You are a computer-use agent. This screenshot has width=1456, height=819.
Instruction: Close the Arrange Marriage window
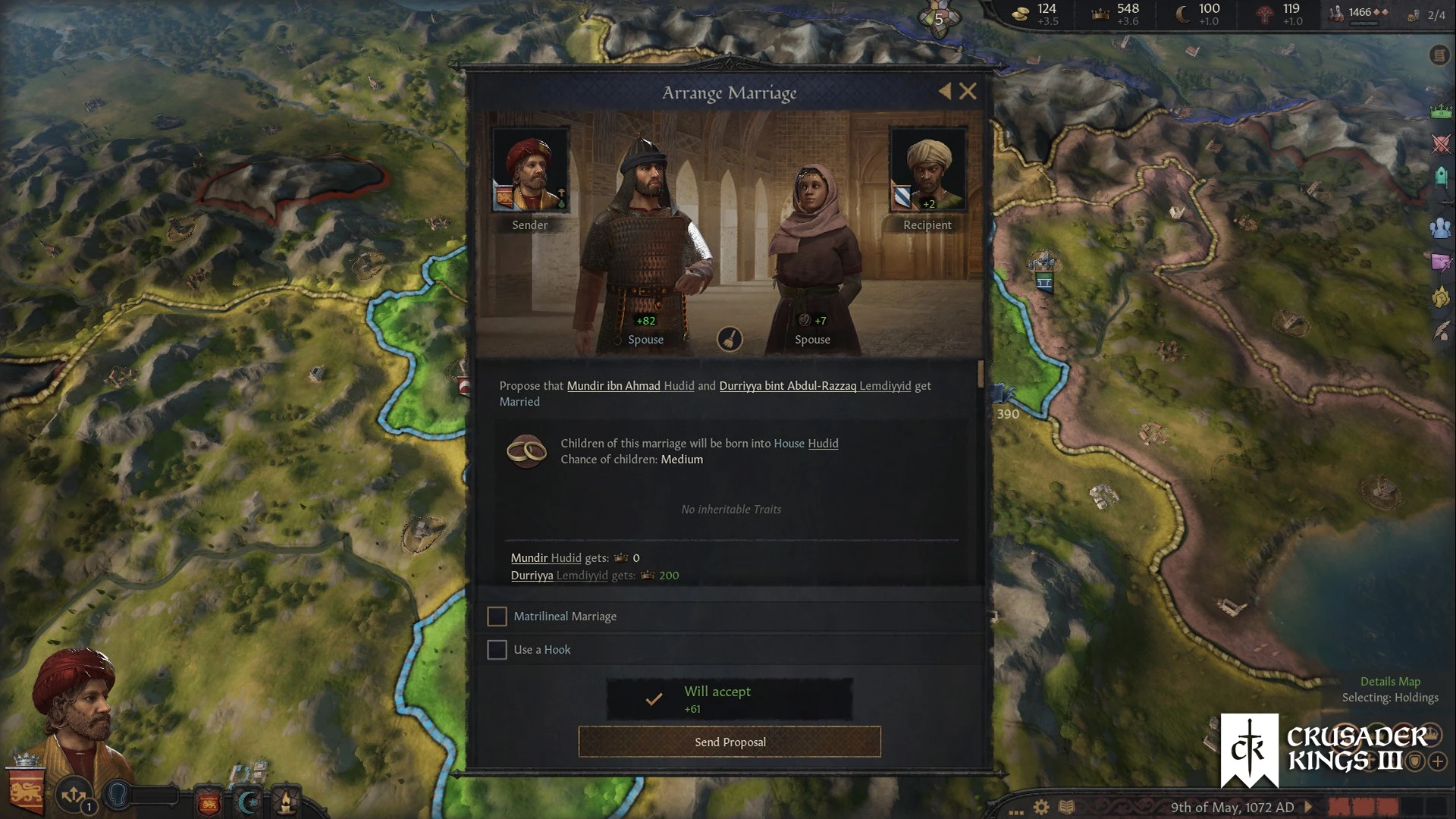968,92
